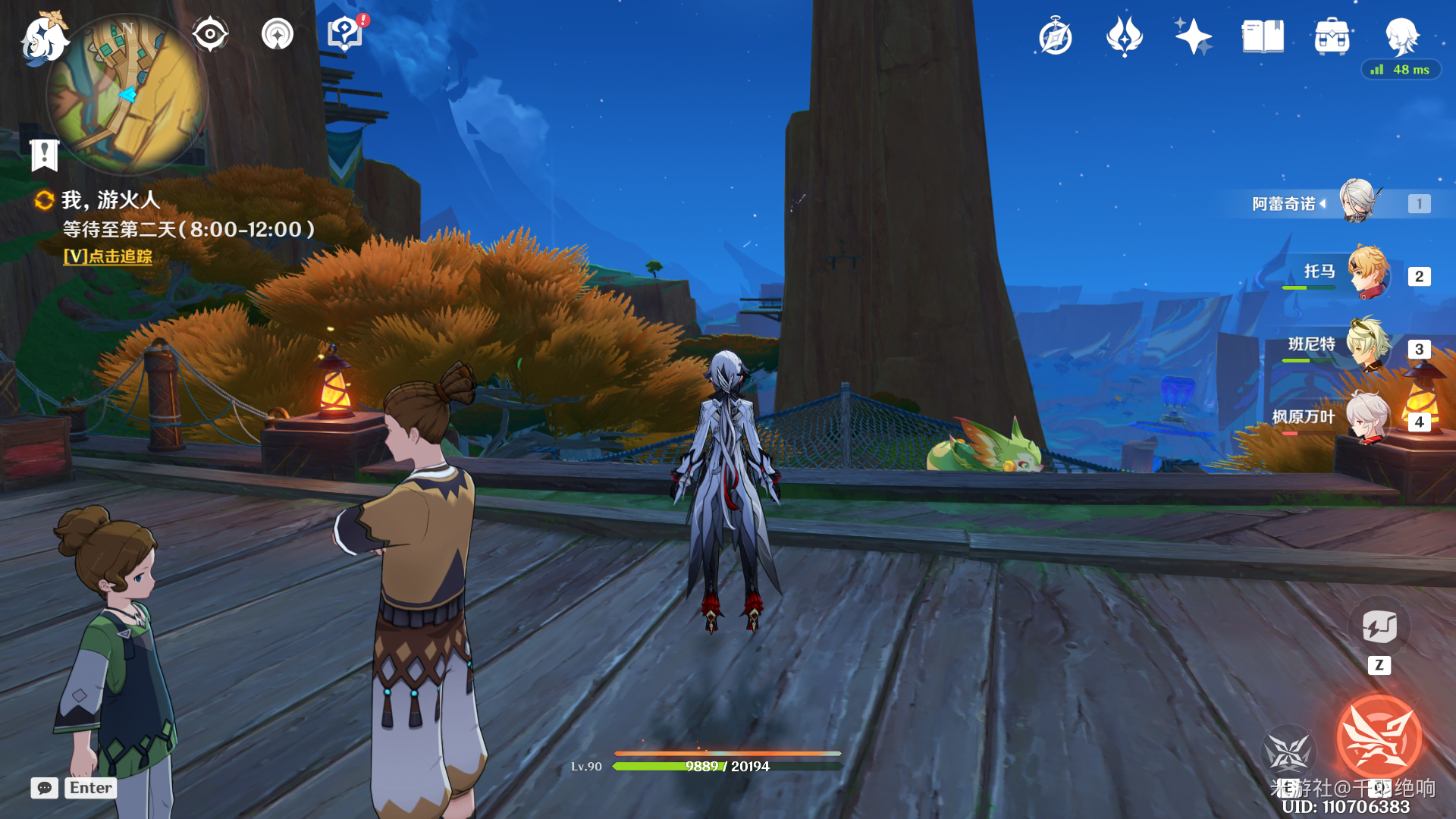
Task: Switch to party member 班尼特
Action: click(x=1368, y=346)
